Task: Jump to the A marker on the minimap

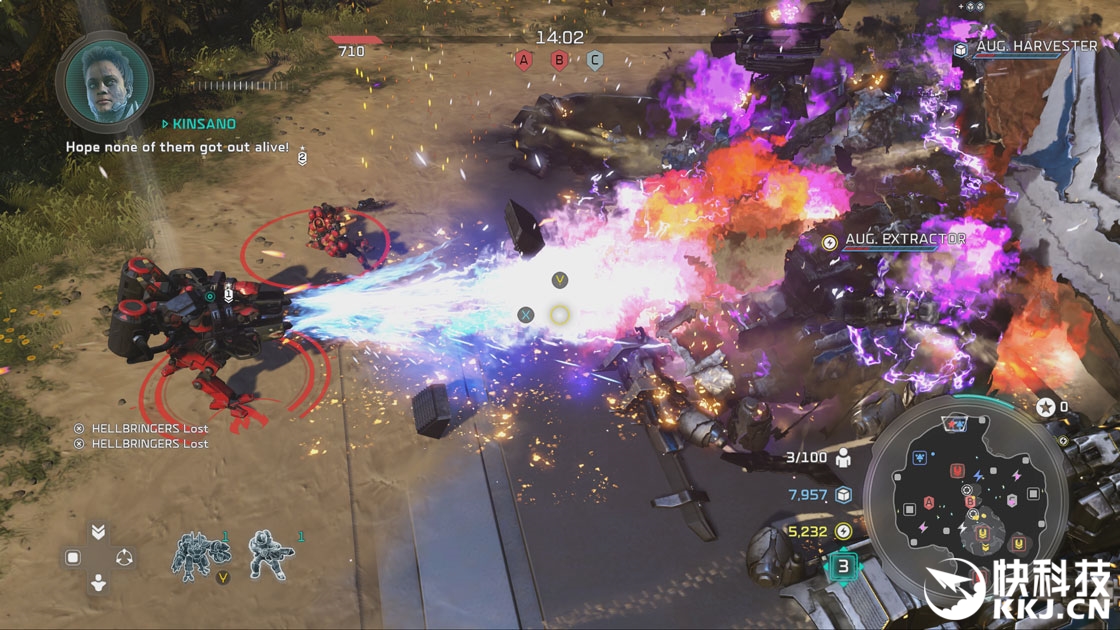Action: coord(929,502)
